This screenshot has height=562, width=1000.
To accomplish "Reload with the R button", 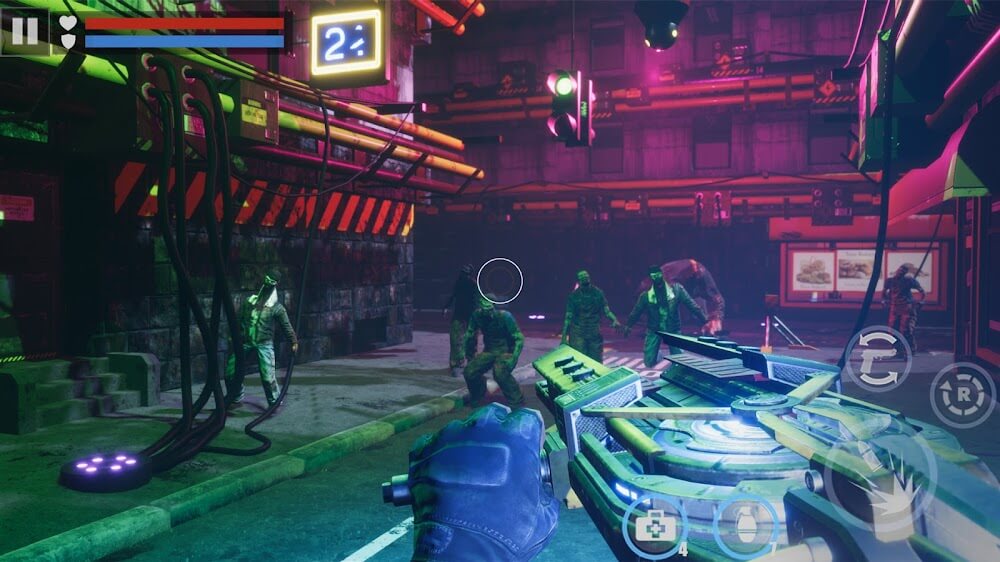I will (963, 394).
